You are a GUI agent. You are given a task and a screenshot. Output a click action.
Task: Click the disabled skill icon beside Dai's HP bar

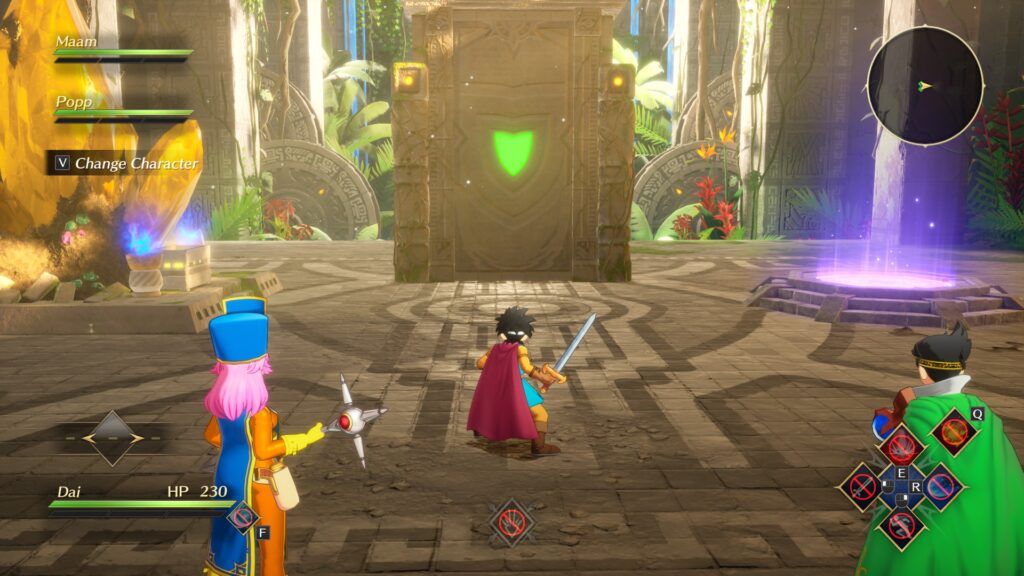click(x=241, y=516)
